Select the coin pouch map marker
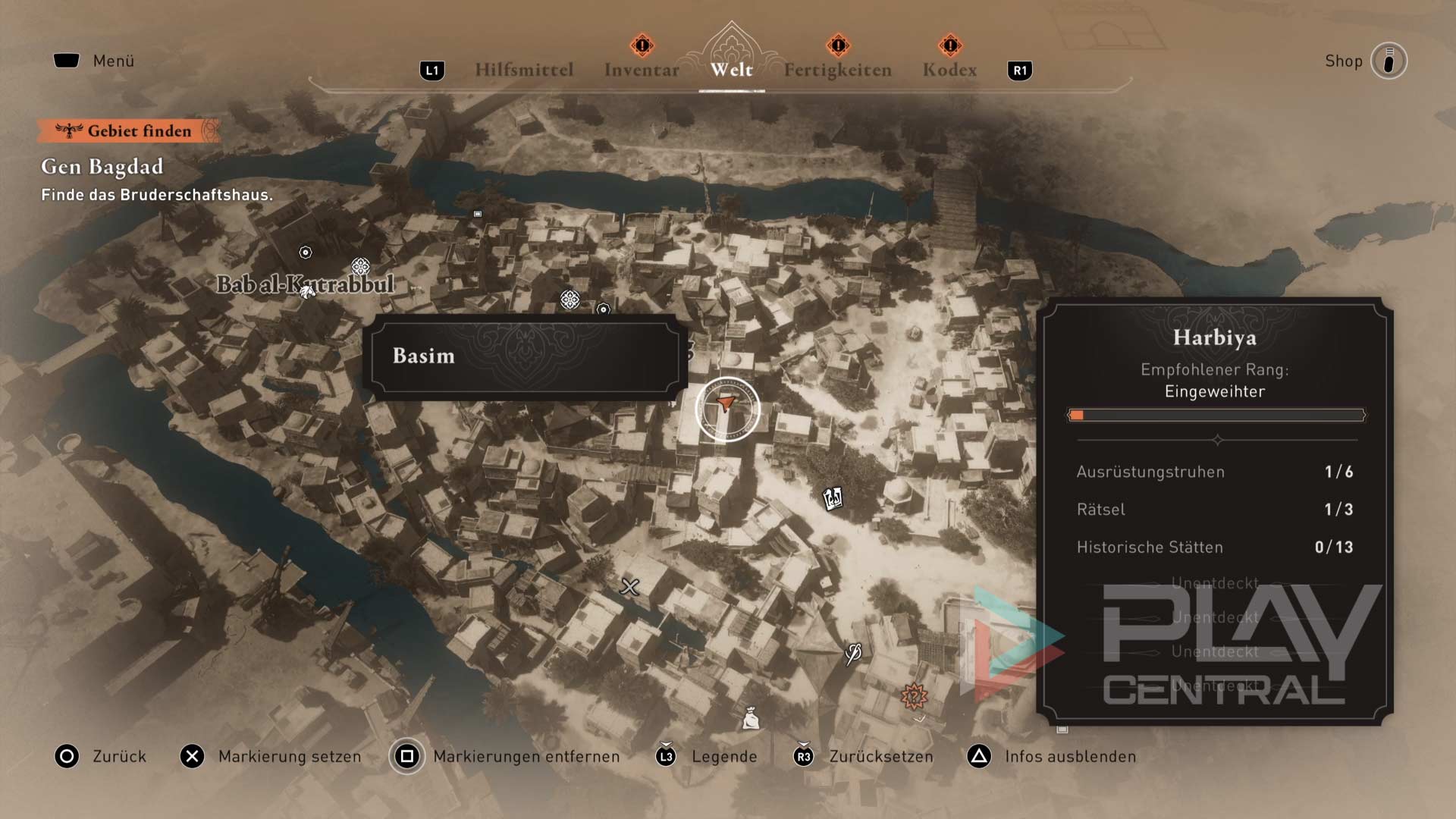 pos(751,717)
